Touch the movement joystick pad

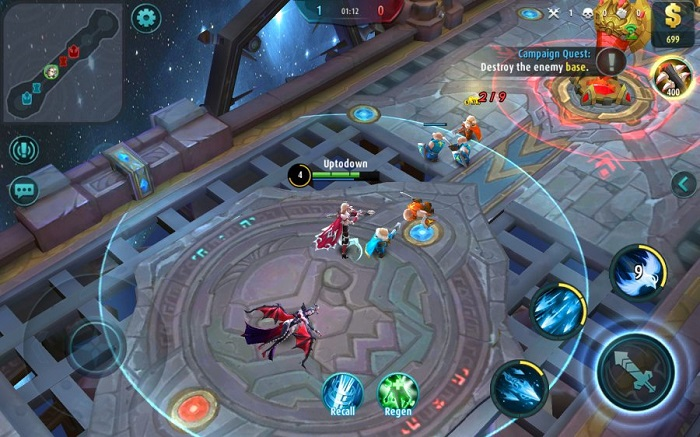click(97, 347)
